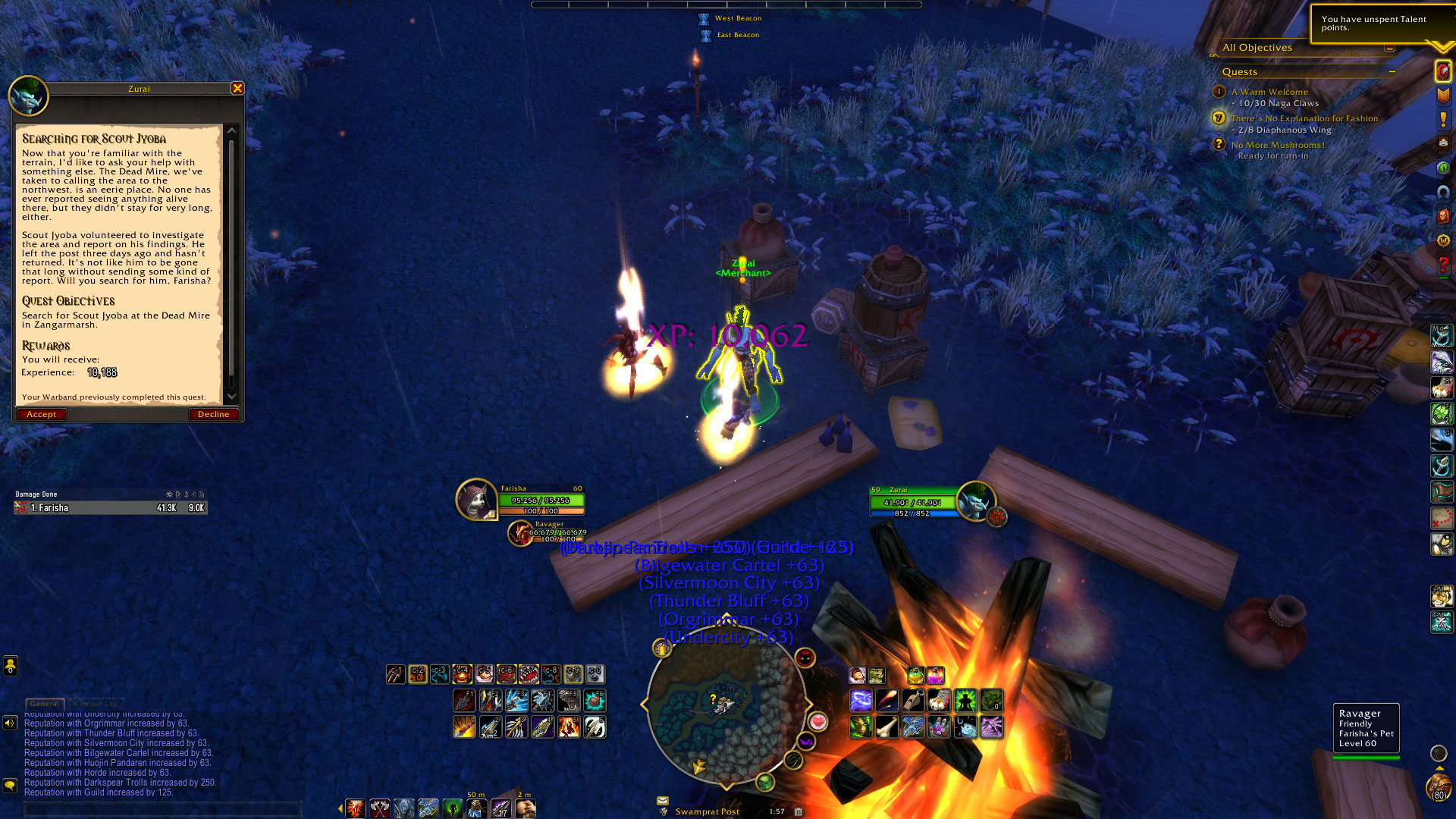Select the General chat tab

point(45,704)
